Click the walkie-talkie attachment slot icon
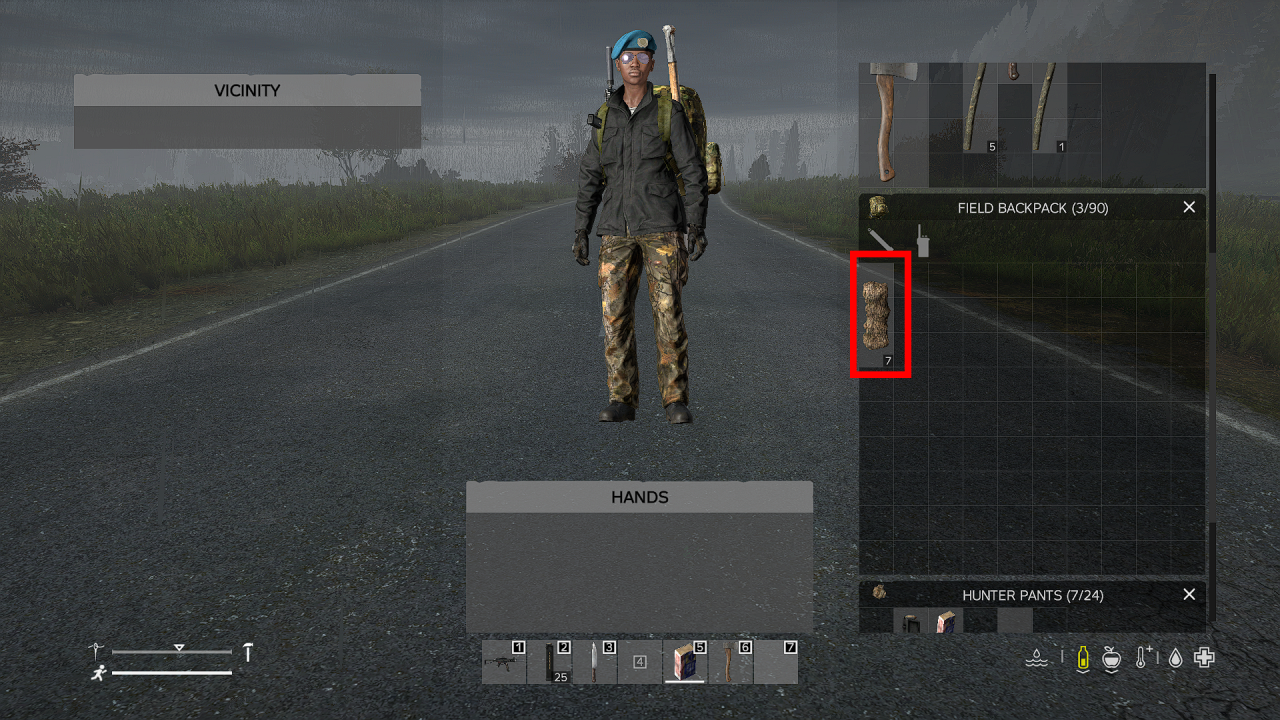The height and width of the screenshot is (720, 1280). [x=921, y=242]
